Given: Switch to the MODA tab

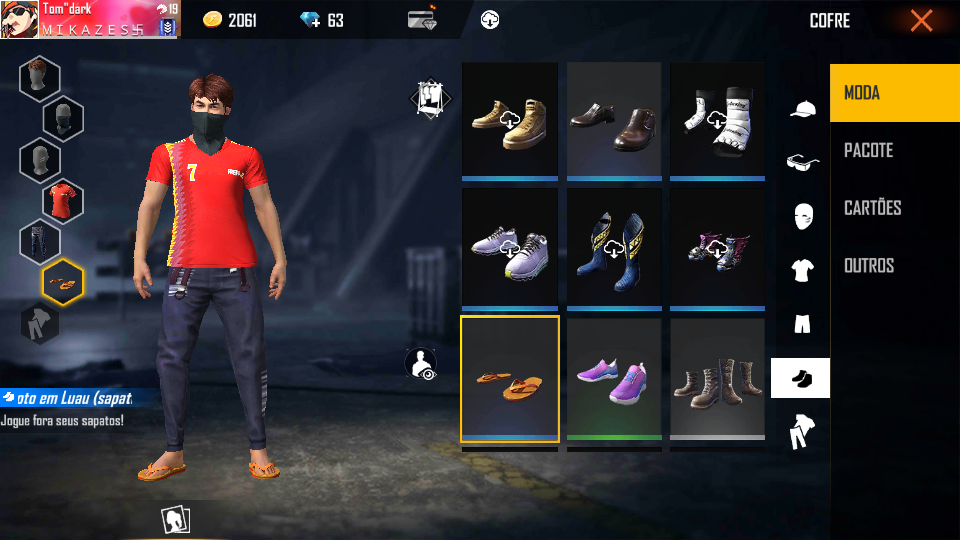Looking at the screenshot, I should (x=894, y=93).
